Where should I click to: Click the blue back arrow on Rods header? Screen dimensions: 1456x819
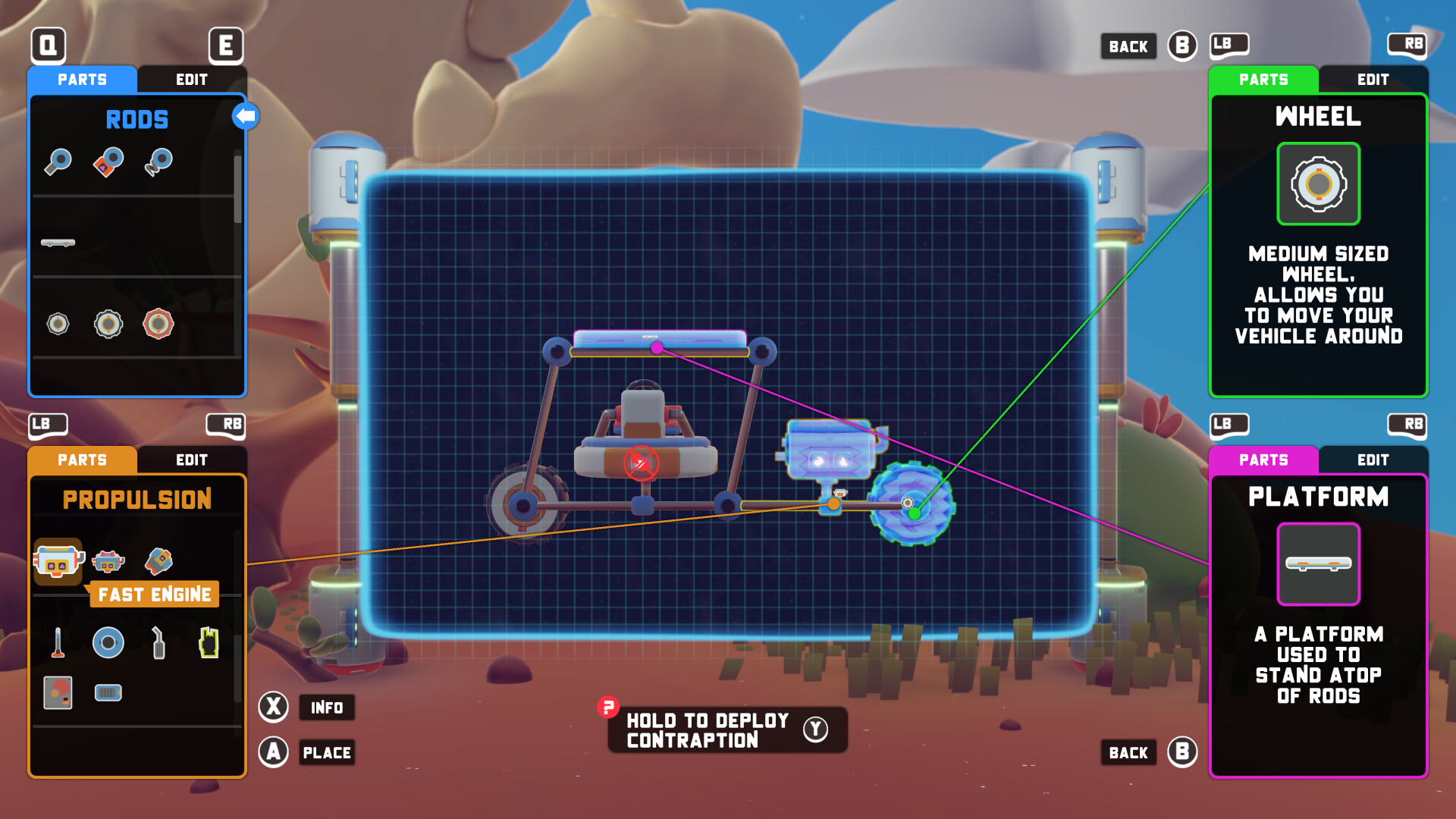click(x=244, y=115)
